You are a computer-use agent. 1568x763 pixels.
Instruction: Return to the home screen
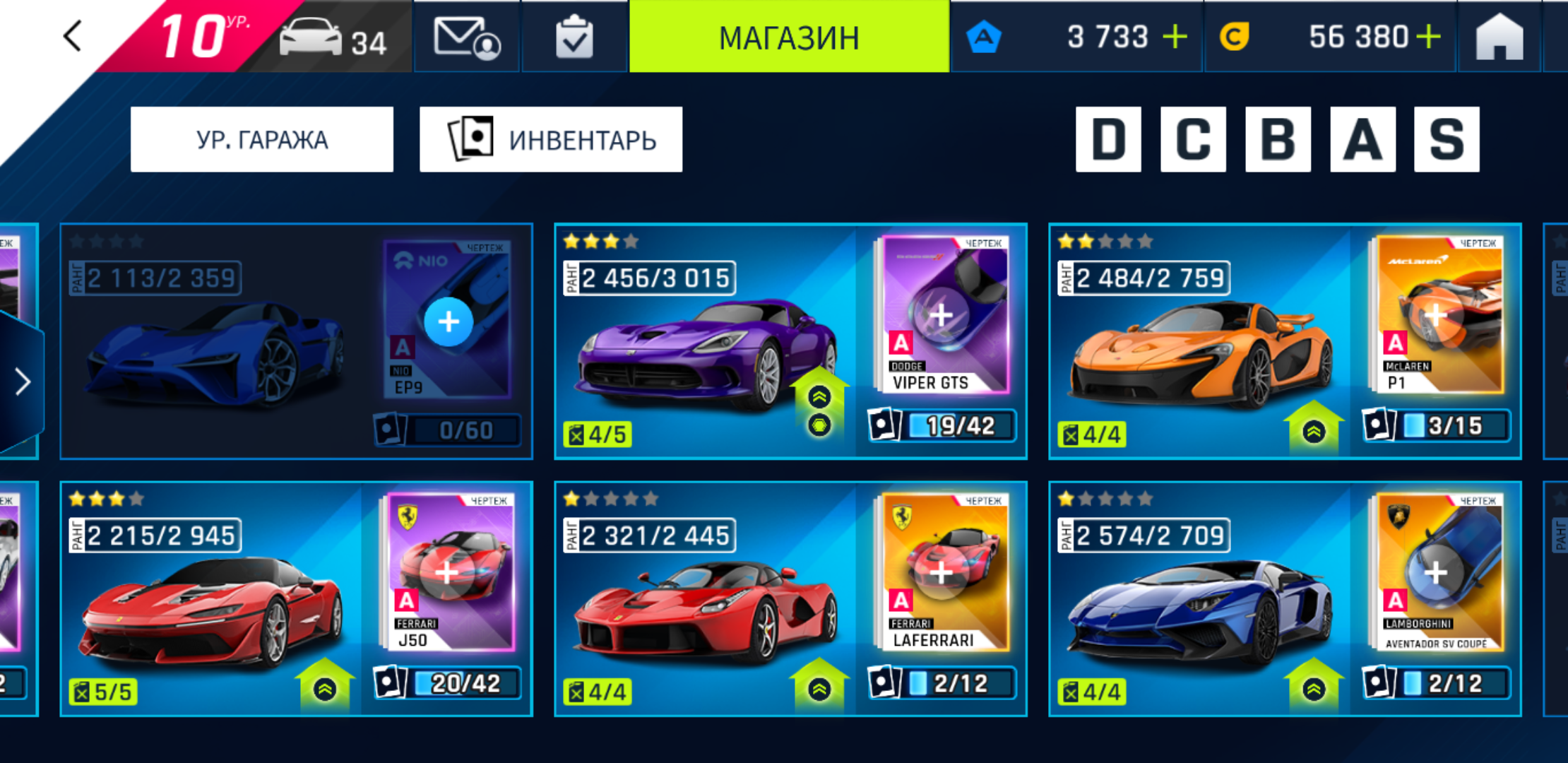(1499, 37)
